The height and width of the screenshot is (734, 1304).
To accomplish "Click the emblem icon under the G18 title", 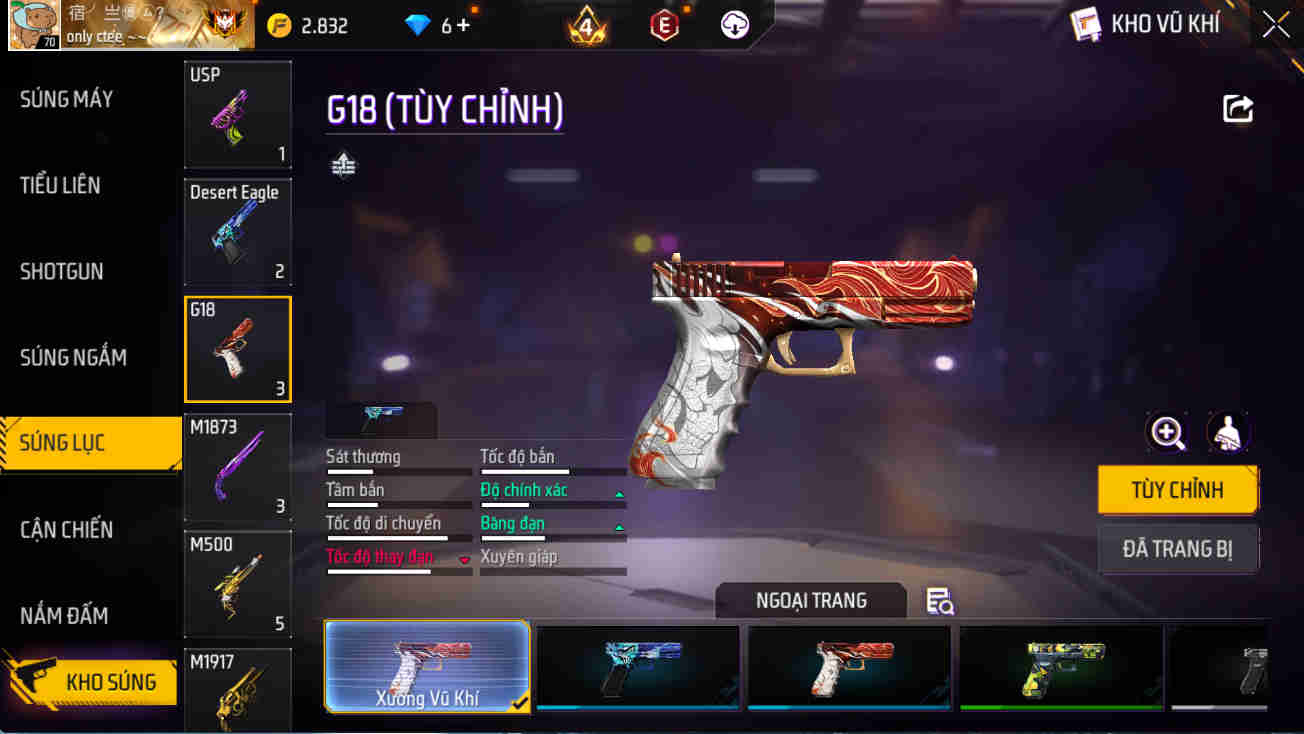I will tap(344, 163).
